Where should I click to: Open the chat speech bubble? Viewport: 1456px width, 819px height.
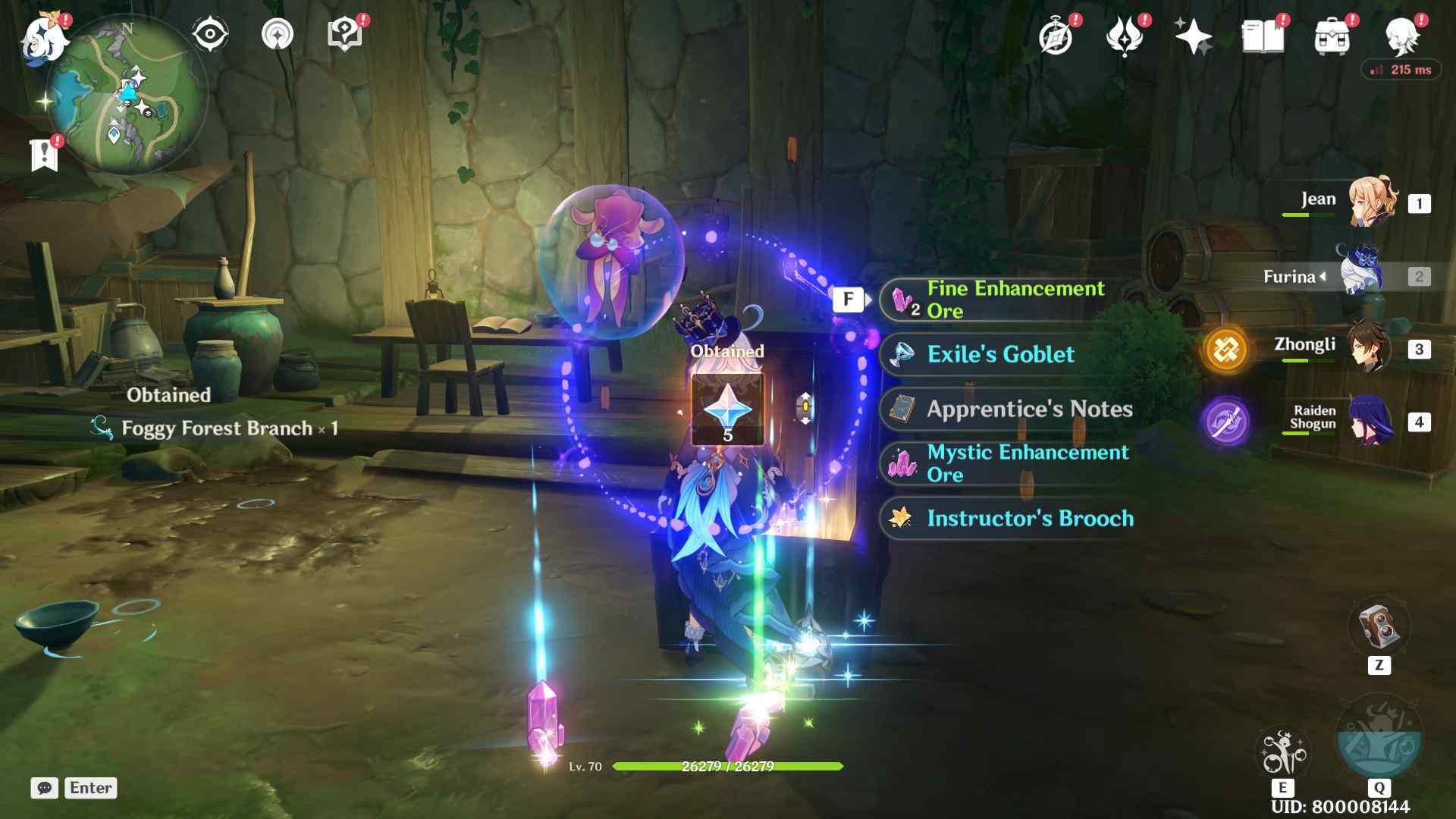pyautogui.click(x=44, y=788)
